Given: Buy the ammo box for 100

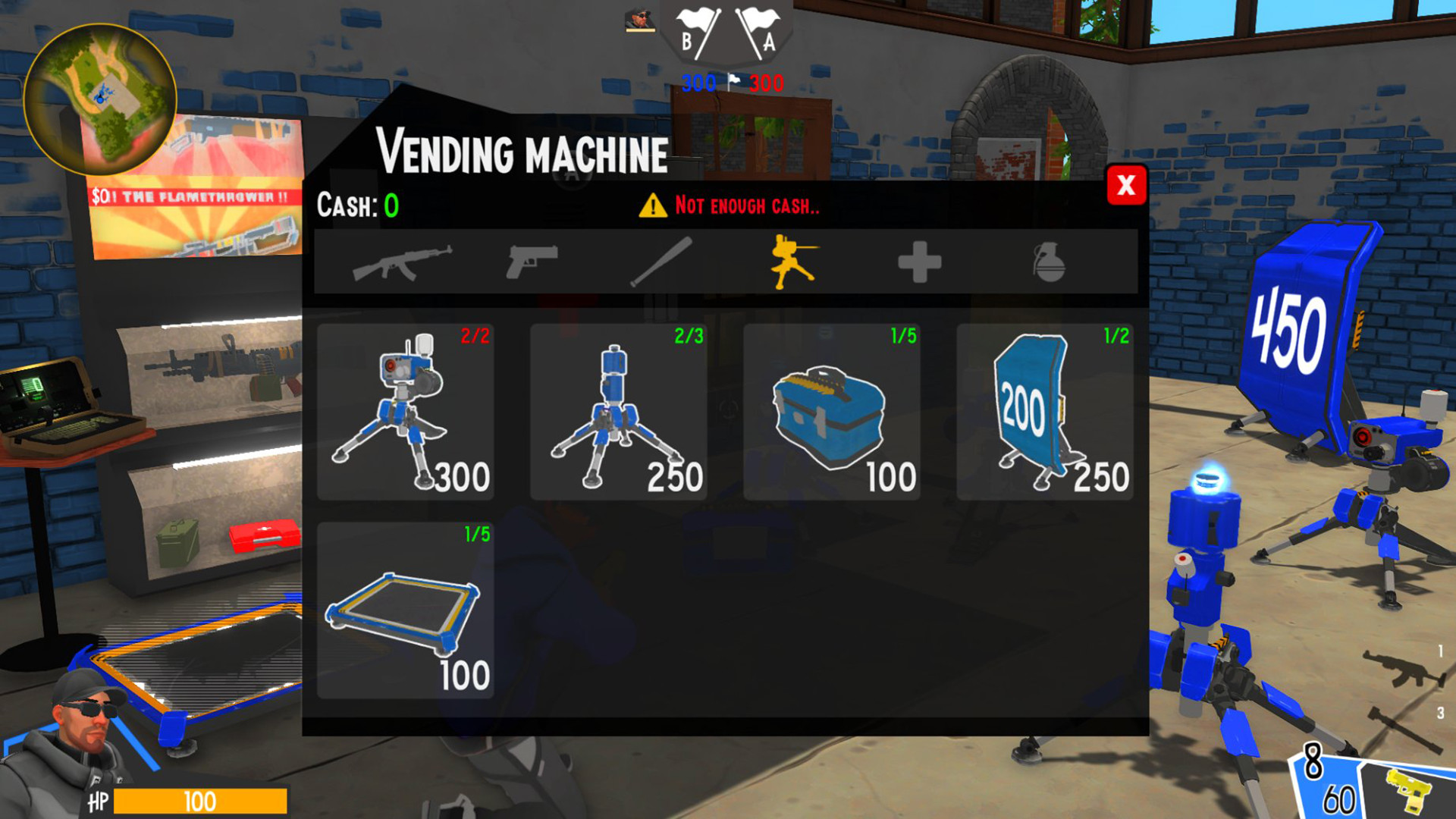Looking at the screenshot, I should (x=831, y=413).
